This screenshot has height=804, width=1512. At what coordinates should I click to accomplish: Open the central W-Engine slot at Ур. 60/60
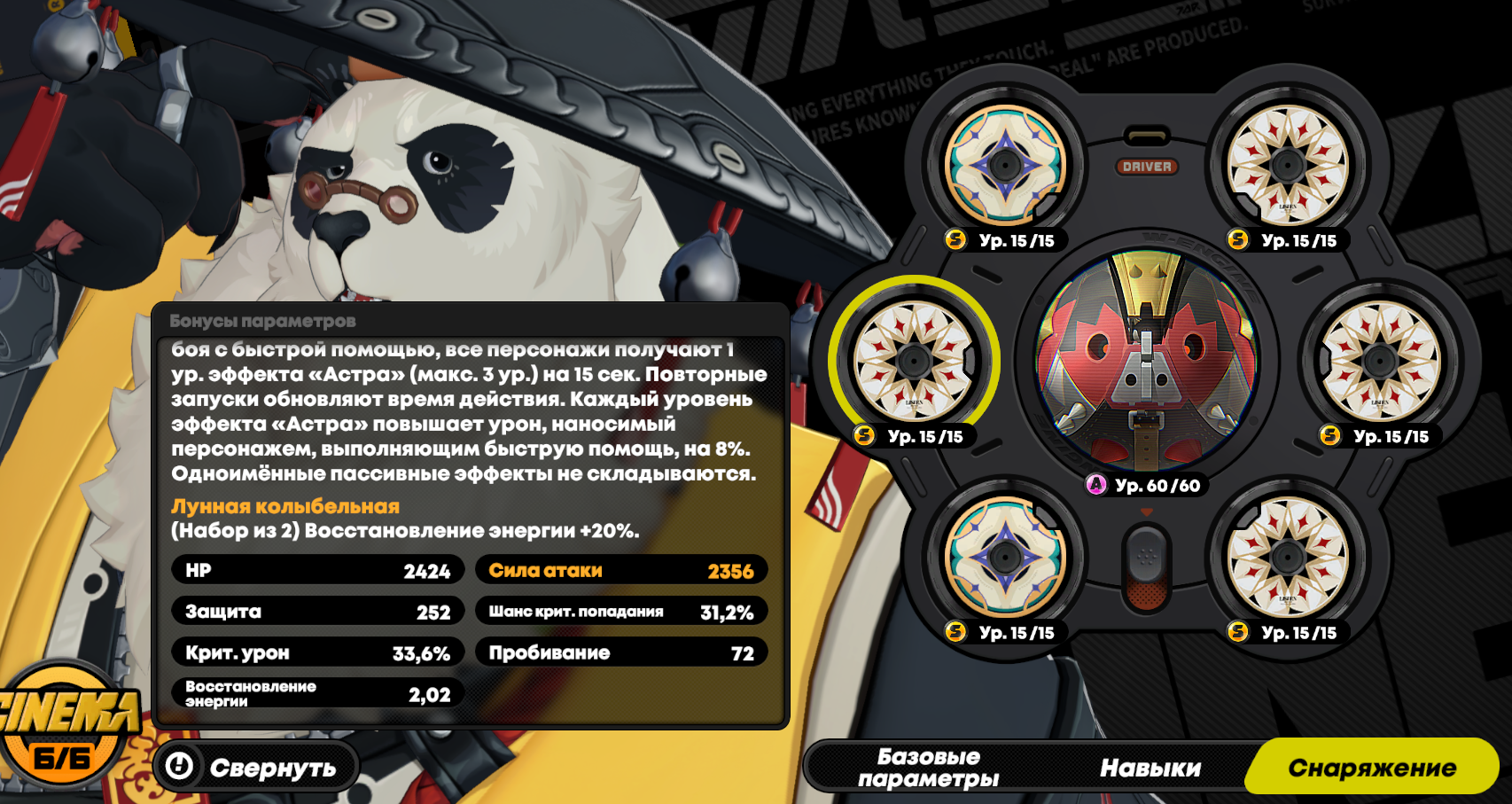coord(1146,361)
